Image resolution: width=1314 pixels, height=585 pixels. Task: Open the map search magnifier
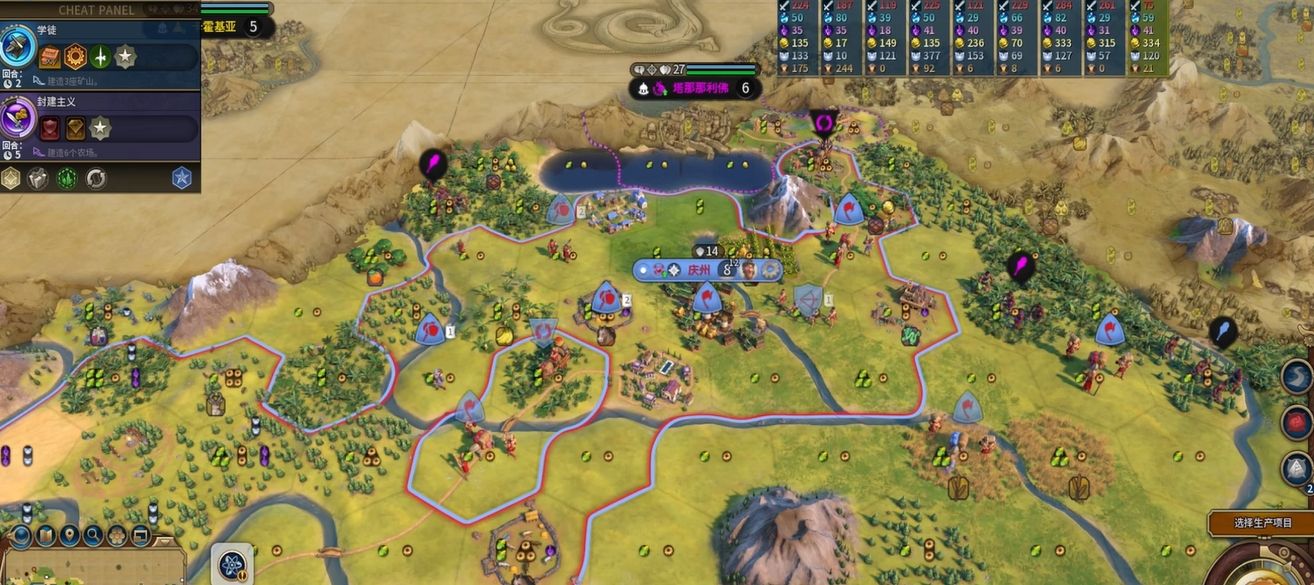click(92, 535)
